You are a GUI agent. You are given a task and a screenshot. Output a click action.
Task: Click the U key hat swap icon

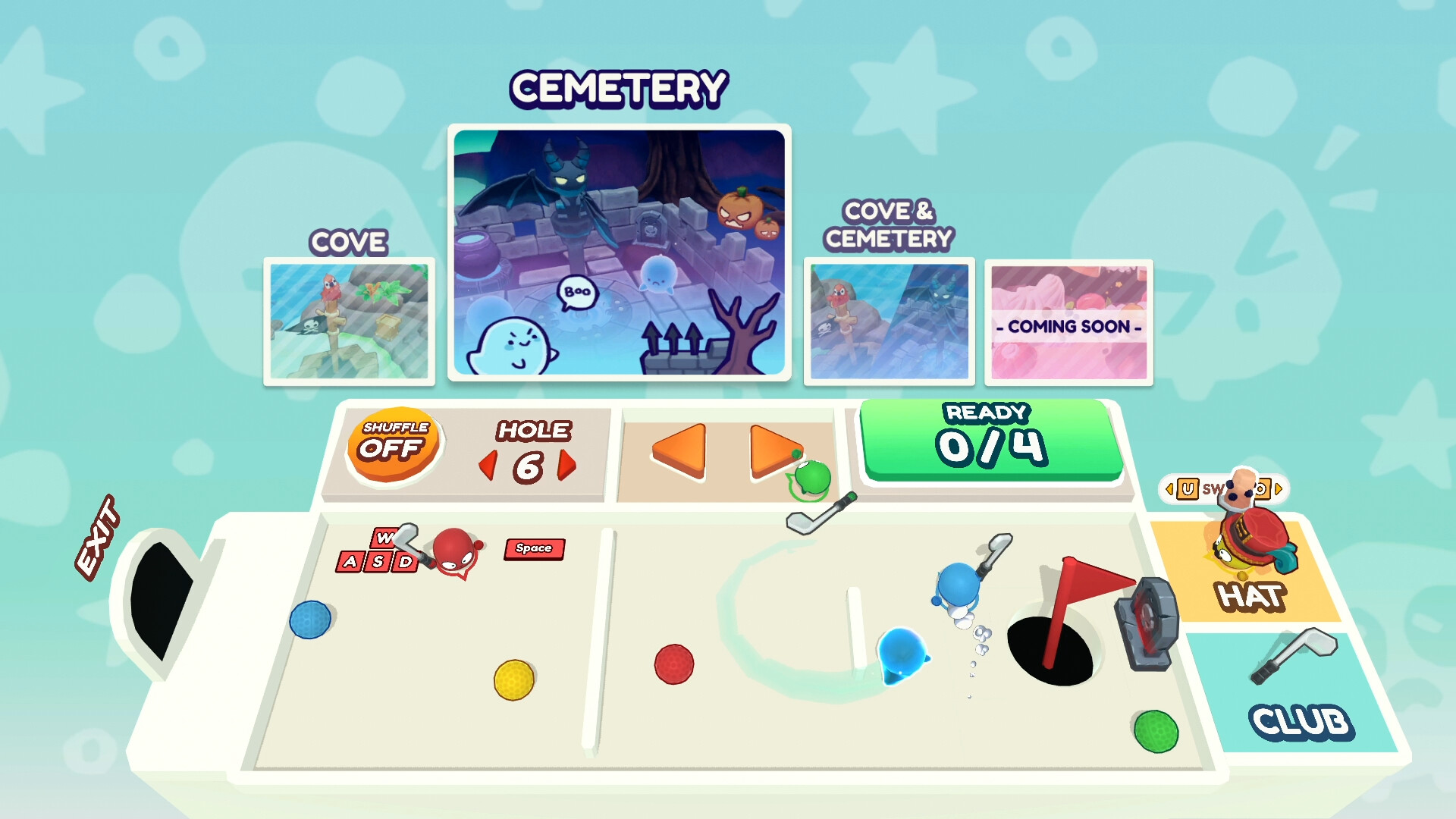click(1188, 489)
